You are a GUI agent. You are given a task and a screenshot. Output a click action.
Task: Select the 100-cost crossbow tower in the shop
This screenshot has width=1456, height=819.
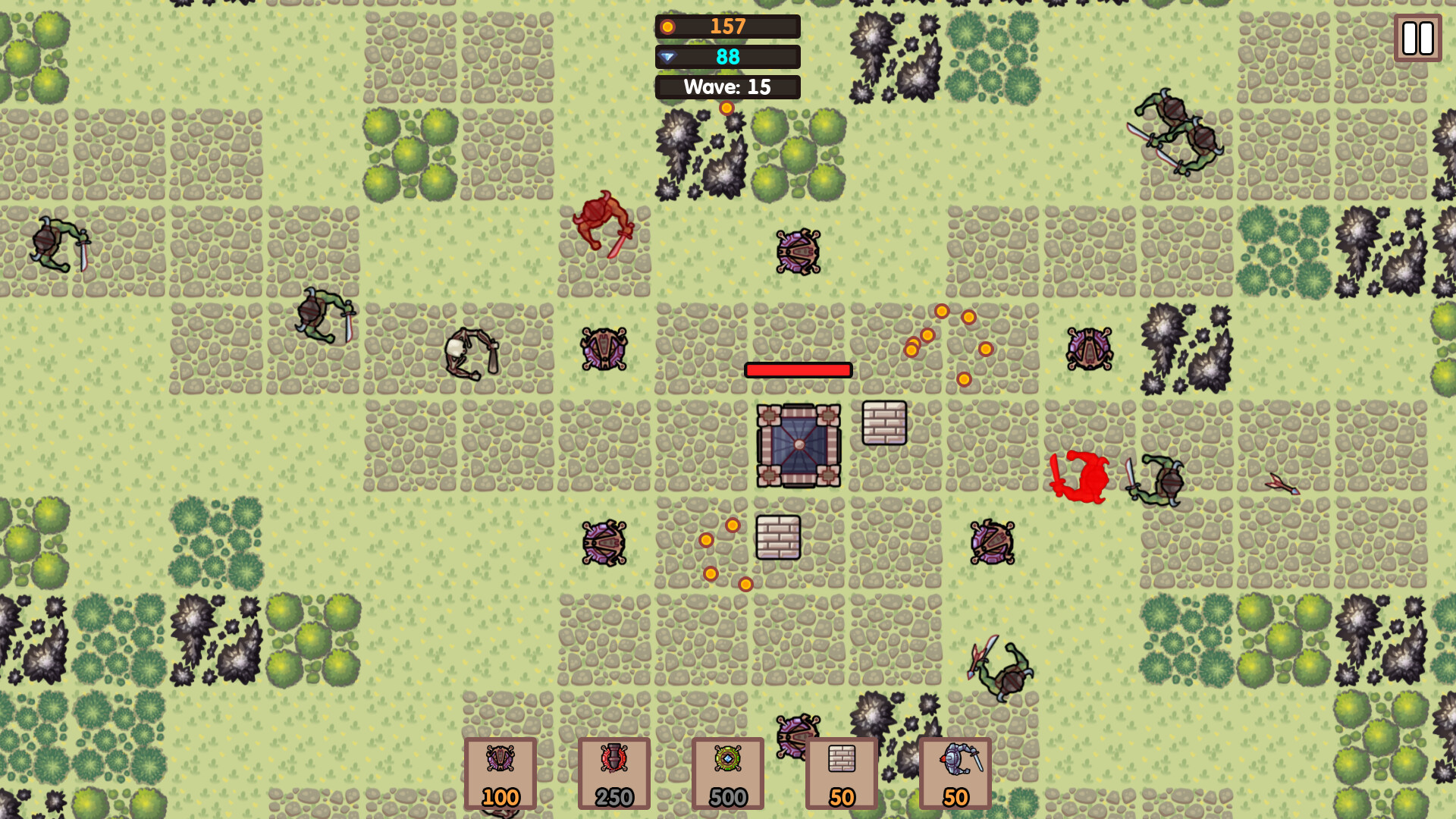coord(500,772)
